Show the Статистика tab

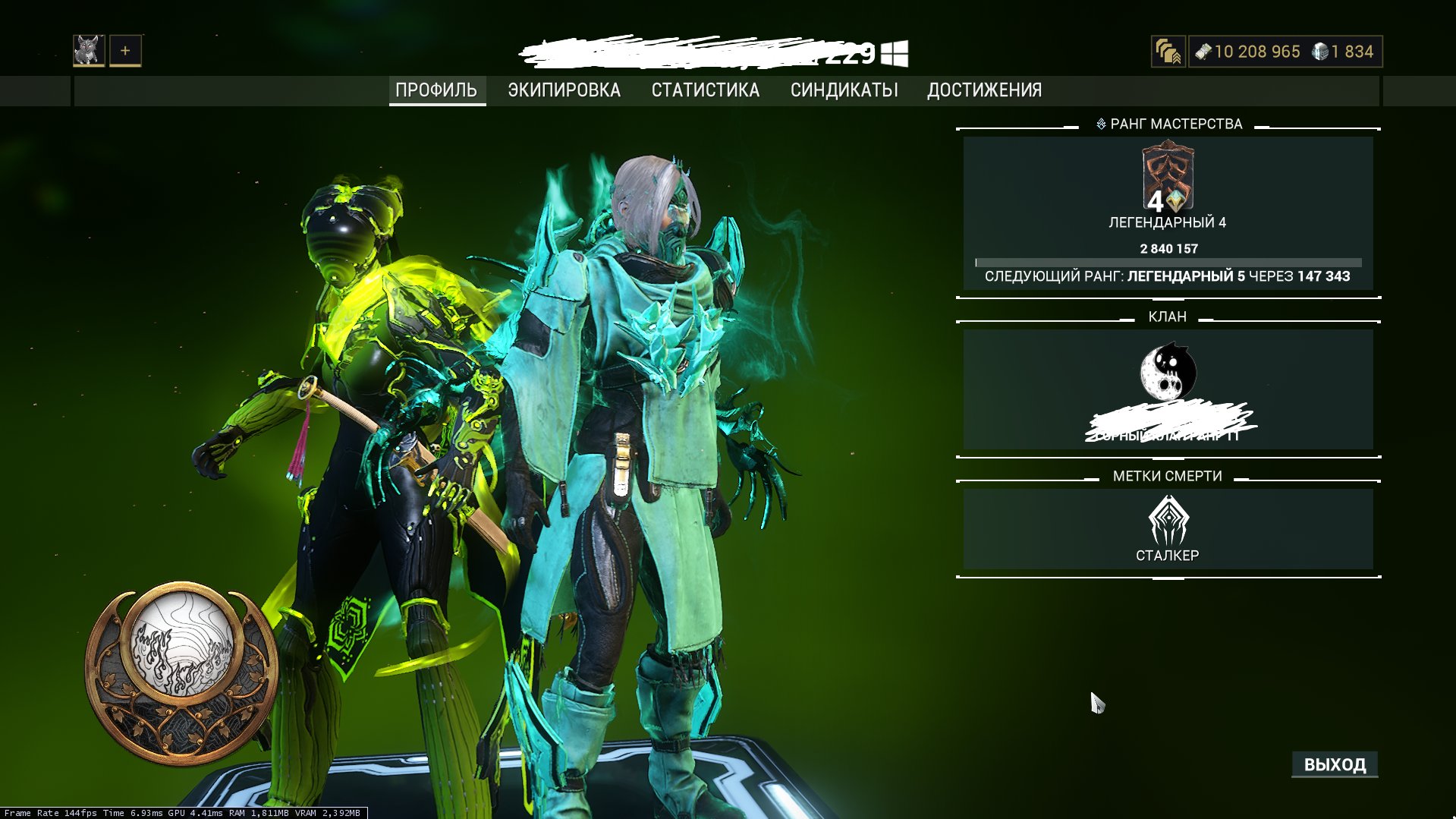coord(705,90)
